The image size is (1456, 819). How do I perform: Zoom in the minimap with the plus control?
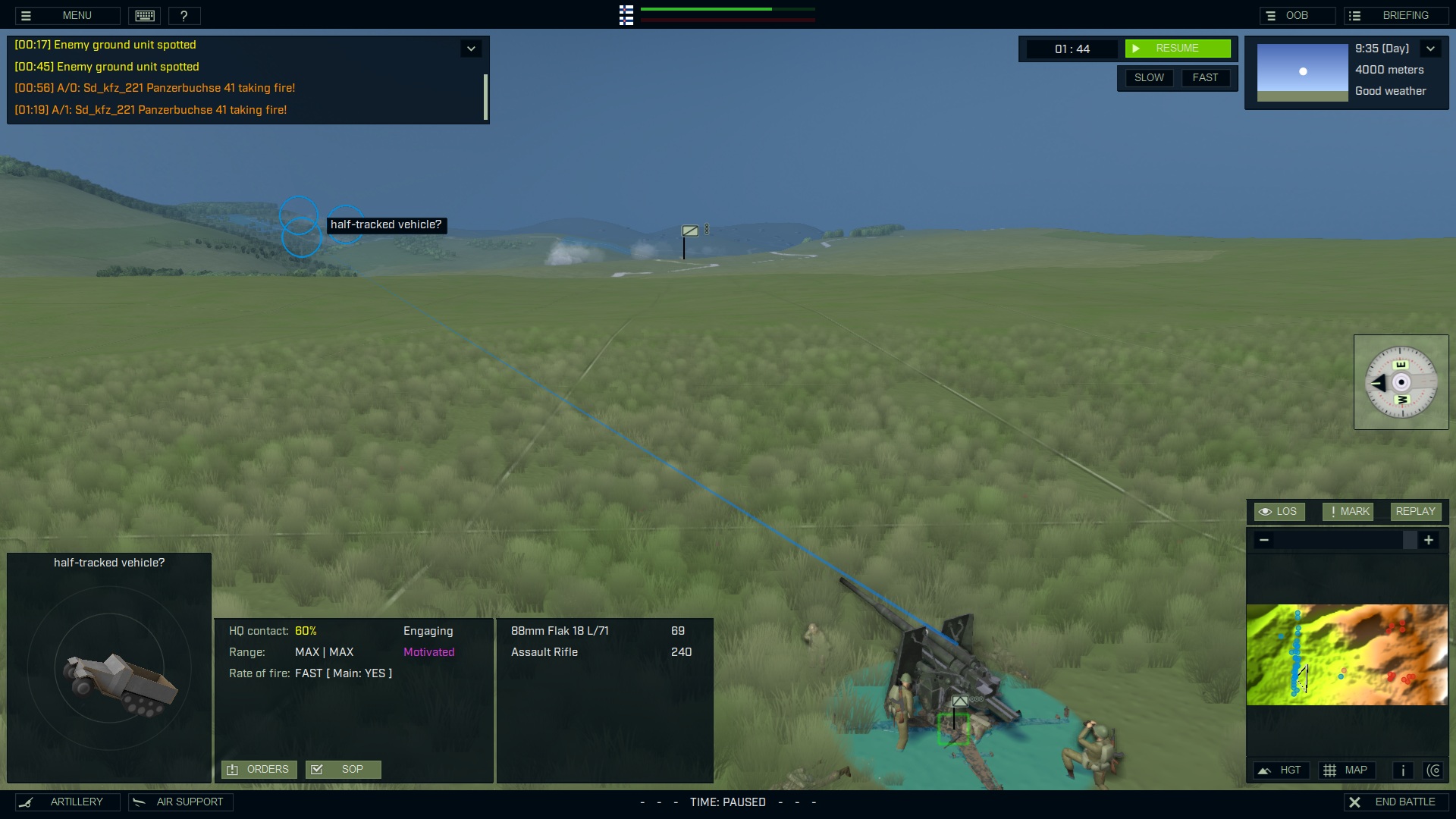[x=1430, y=540]
